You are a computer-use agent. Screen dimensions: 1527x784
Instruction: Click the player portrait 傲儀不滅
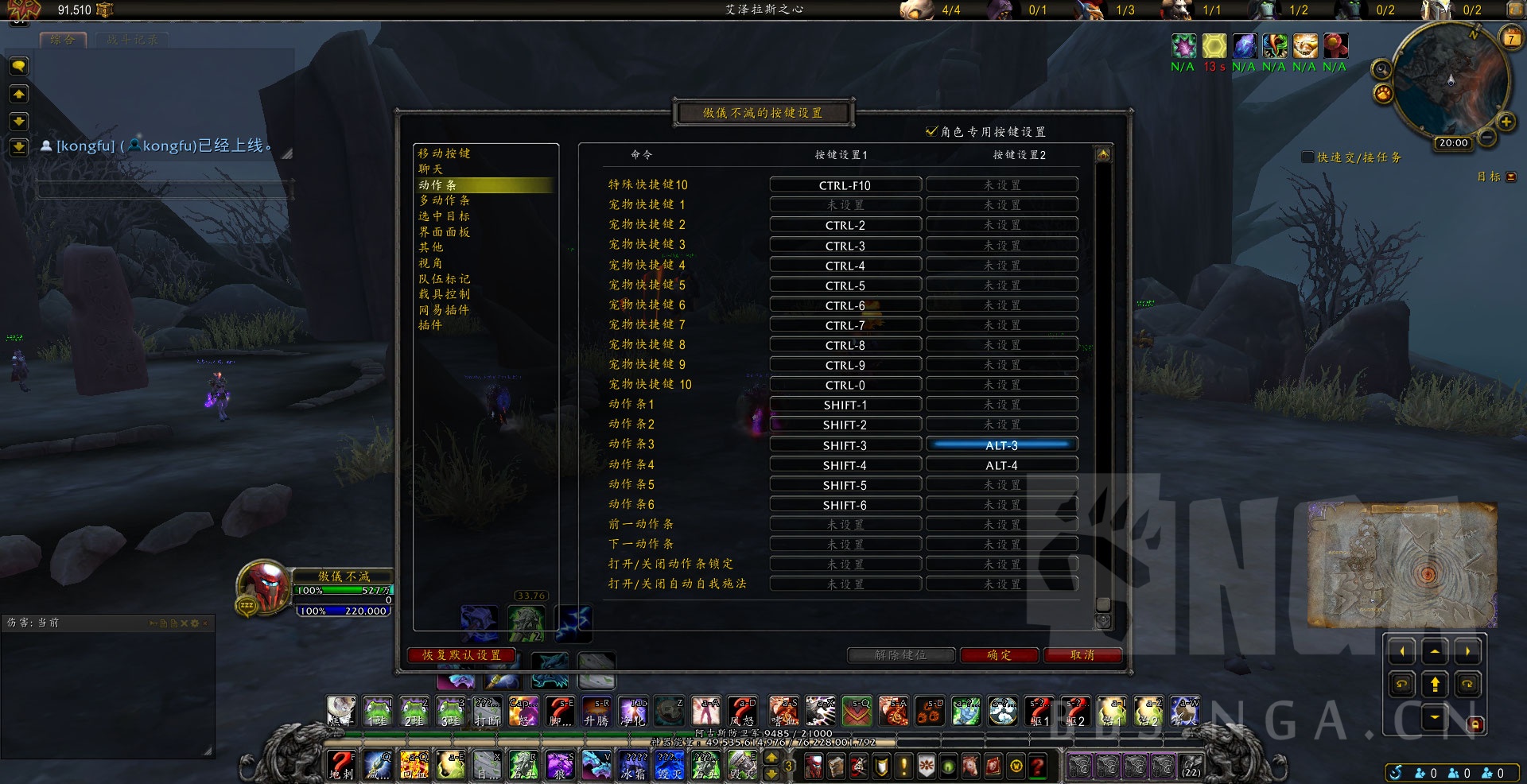[x=264, y=586]
